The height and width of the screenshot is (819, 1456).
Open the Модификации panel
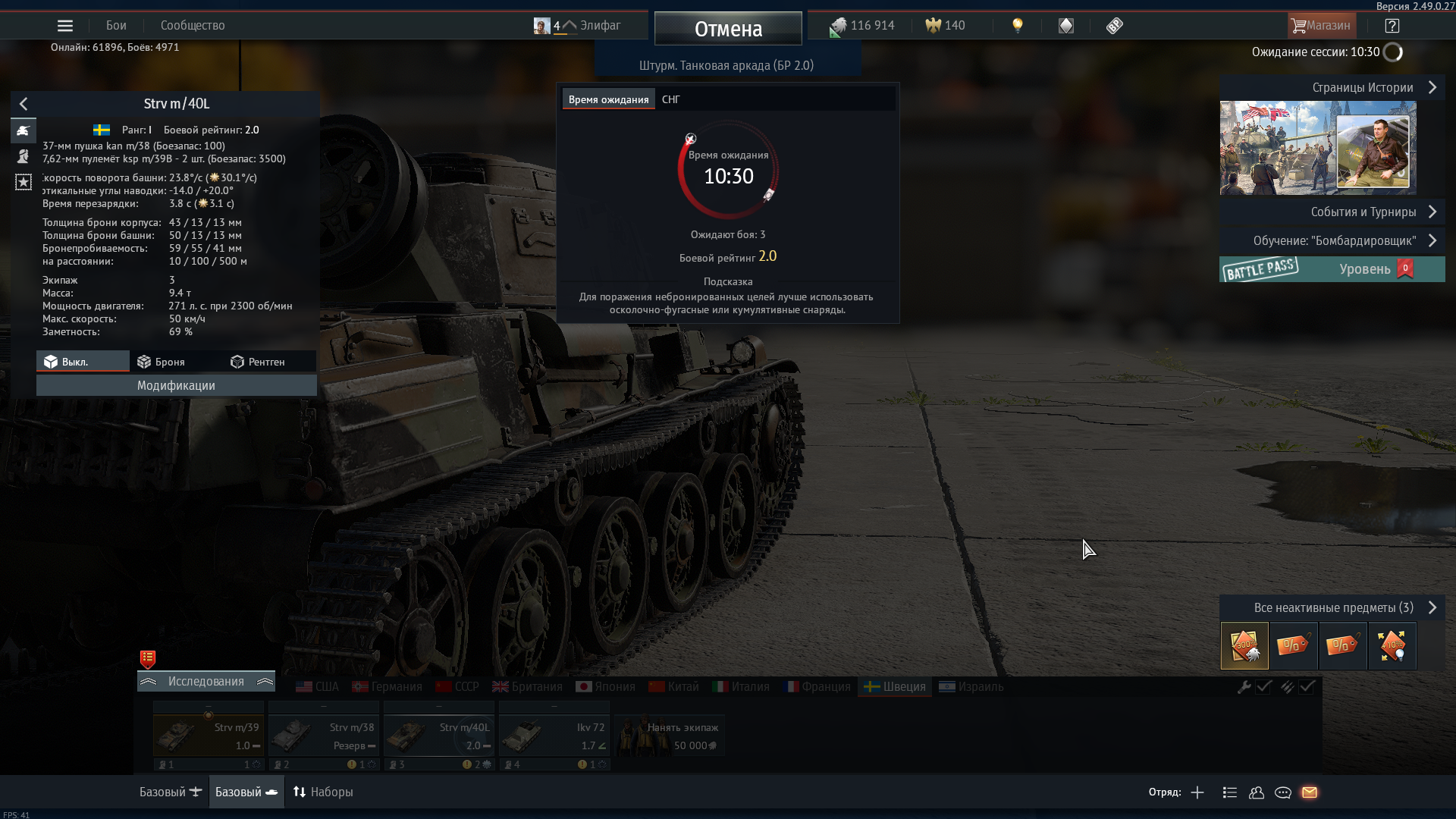(x=176, y=385)
